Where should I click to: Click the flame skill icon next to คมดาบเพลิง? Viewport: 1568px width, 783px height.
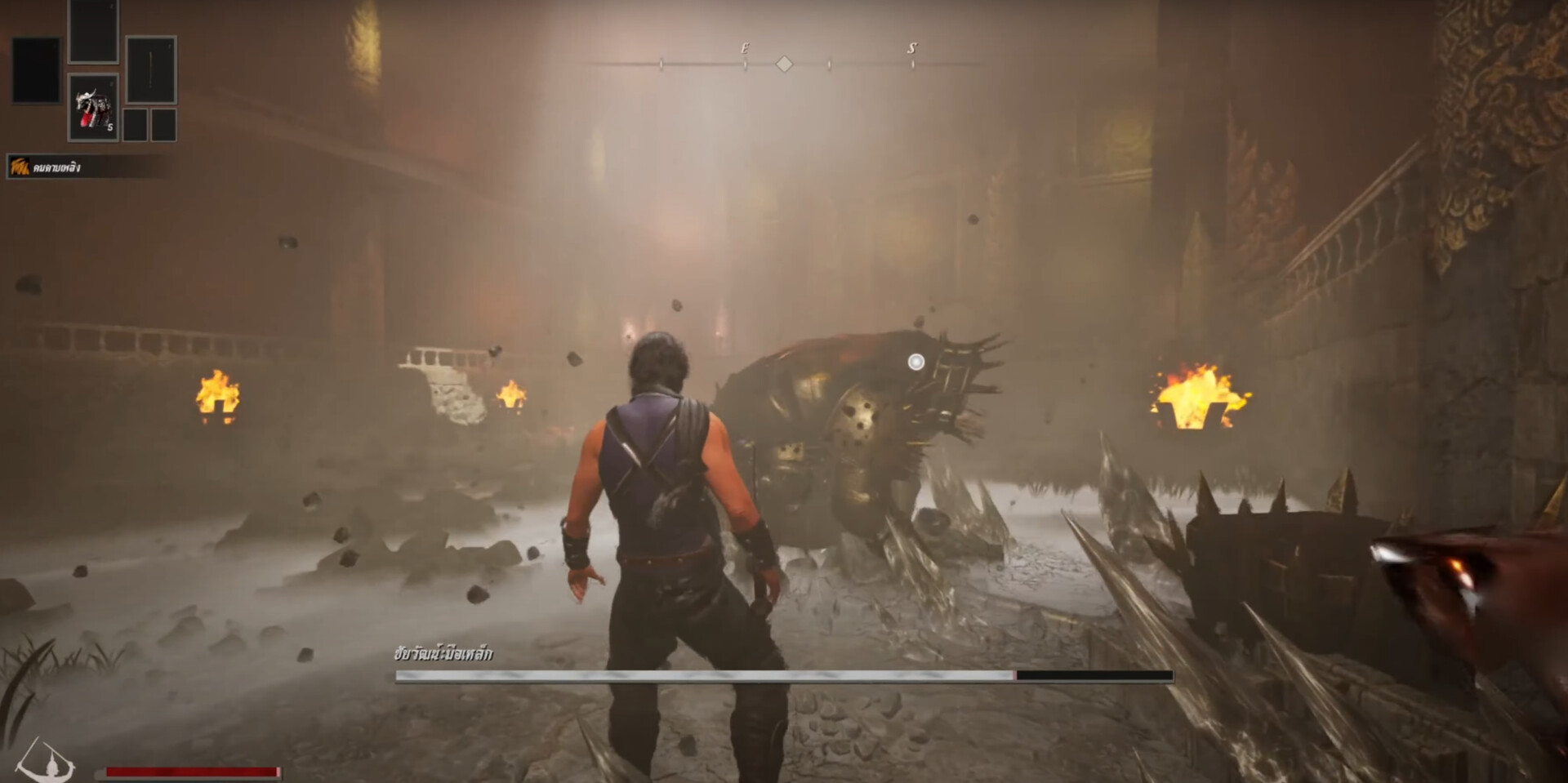(x=20, y=166)
